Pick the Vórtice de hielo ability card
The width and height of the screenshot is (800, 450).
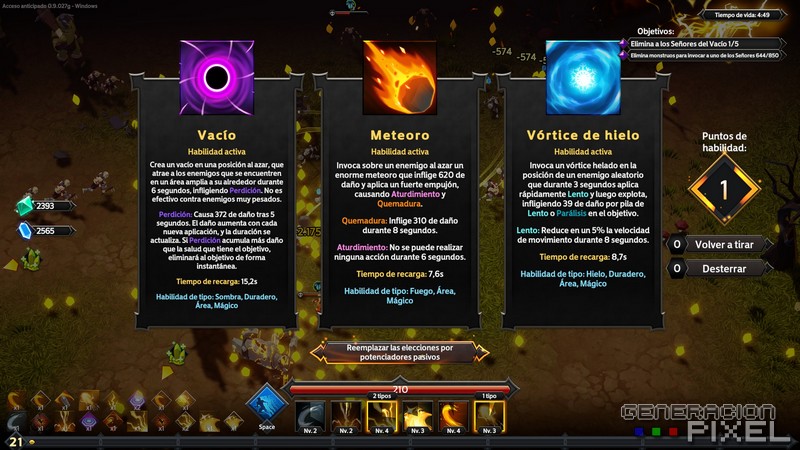click(x=583, y=190)
